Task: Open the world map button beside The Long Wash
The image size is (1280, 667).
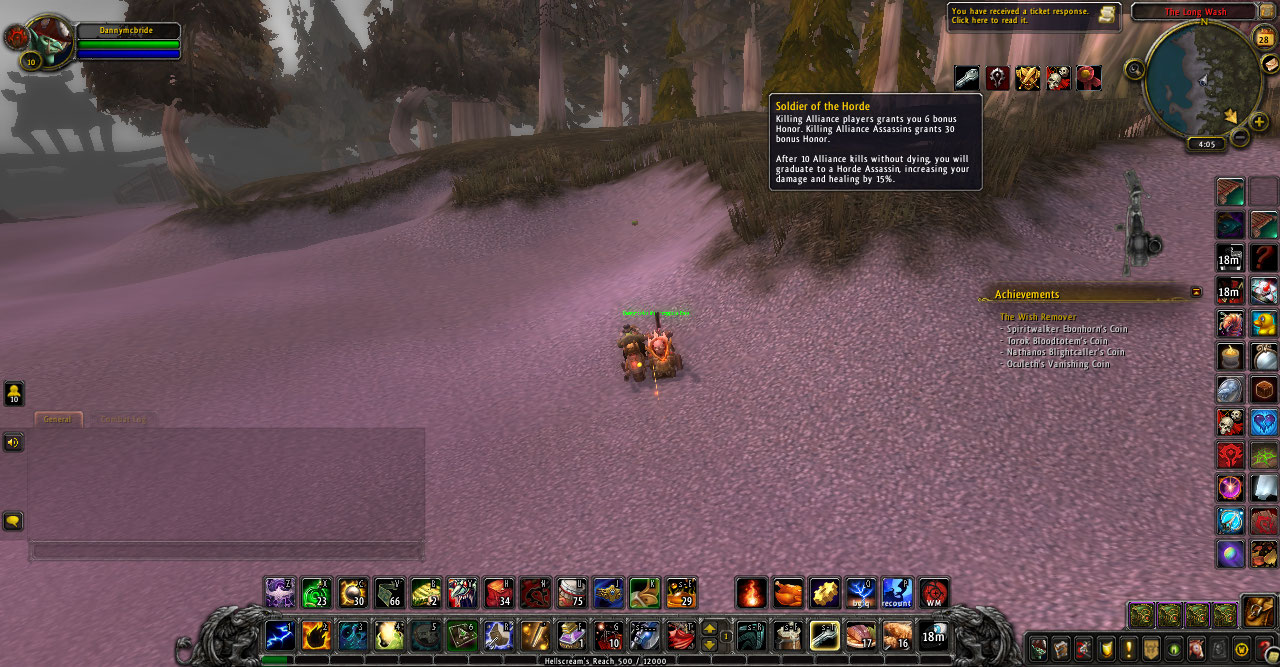Action: point(1267,11)
